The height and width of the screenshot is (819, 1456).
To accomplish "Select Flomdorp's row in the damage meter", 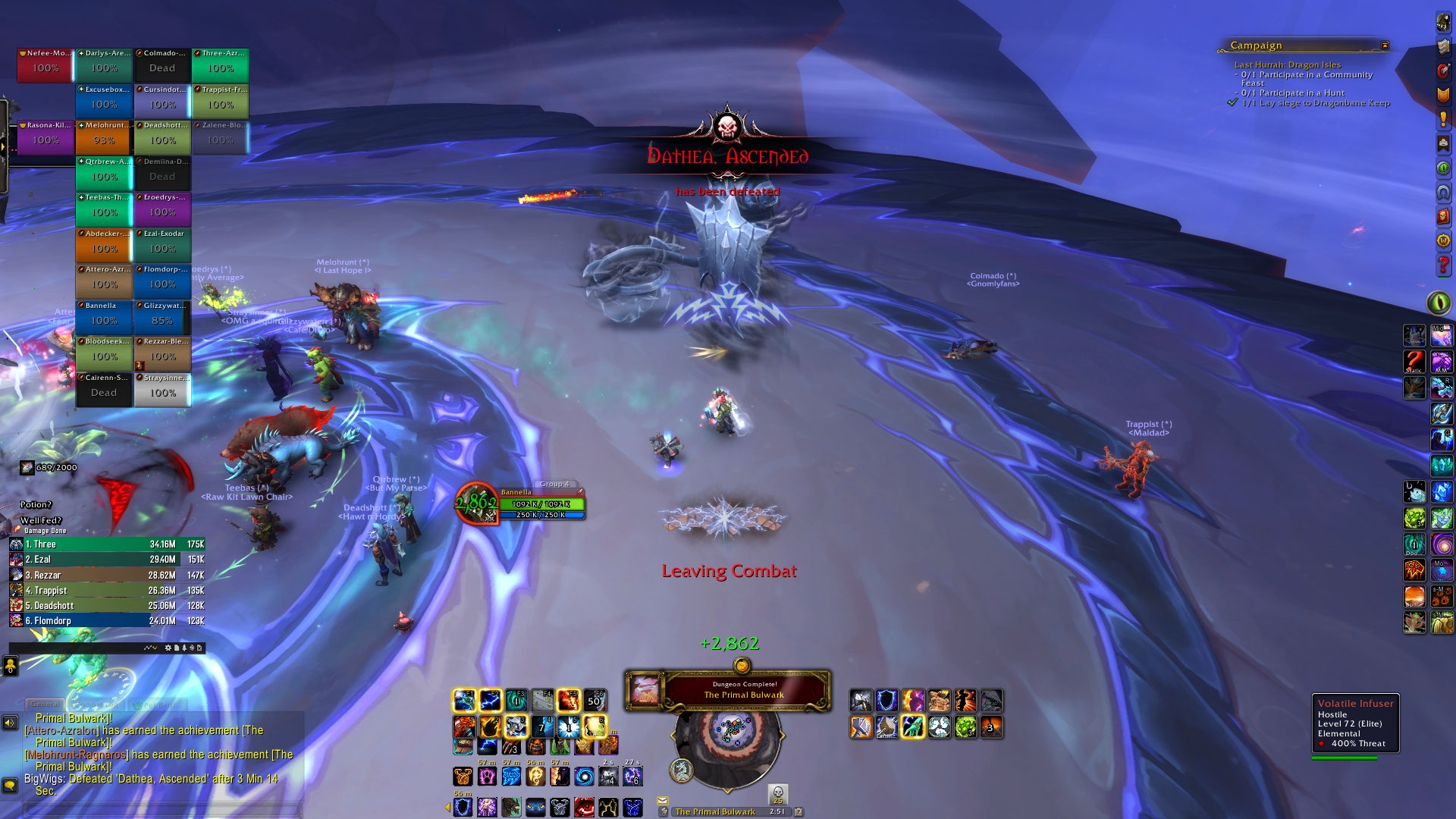I will tap(106, 621).
